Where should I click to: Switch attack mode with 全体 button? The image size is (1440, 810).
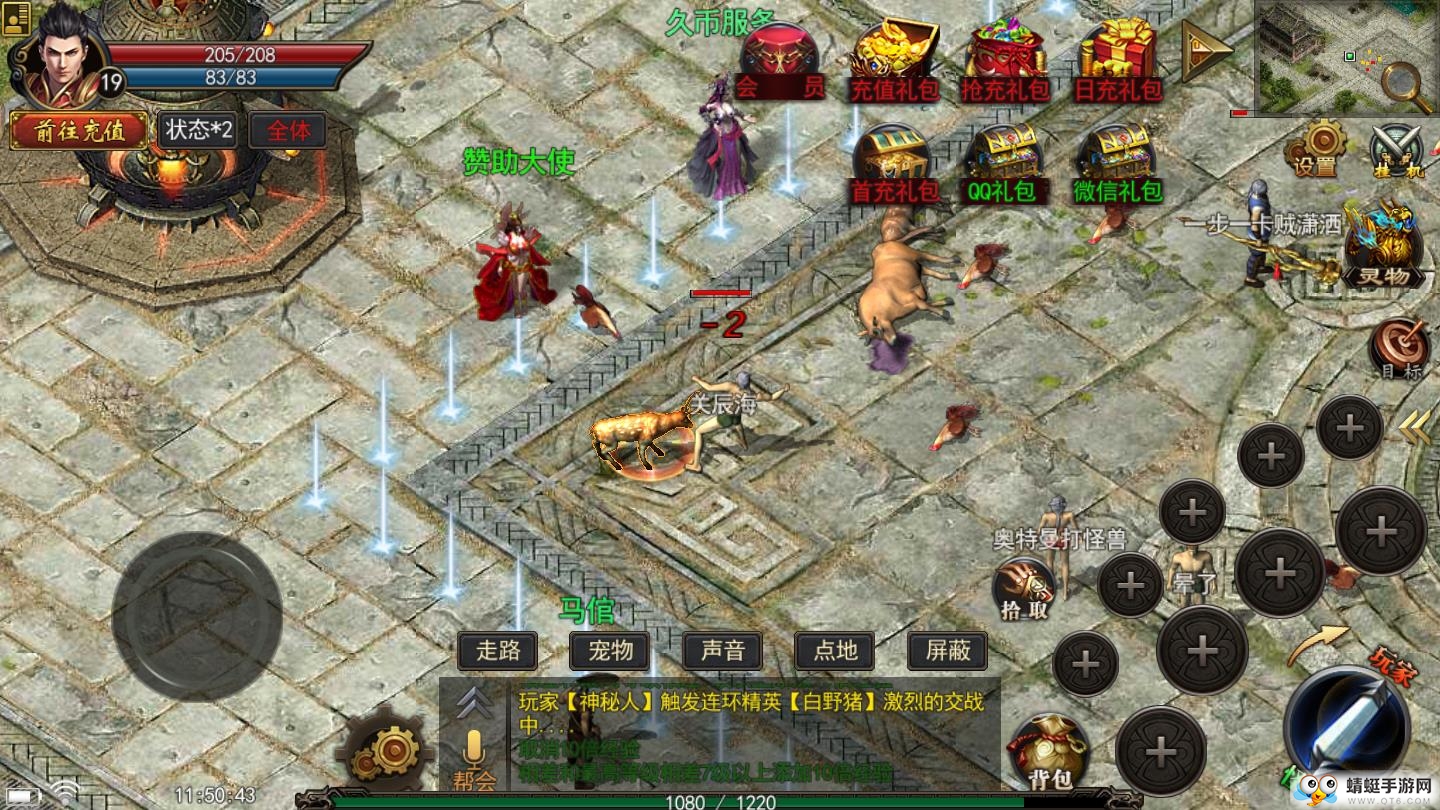coord(288,130)
